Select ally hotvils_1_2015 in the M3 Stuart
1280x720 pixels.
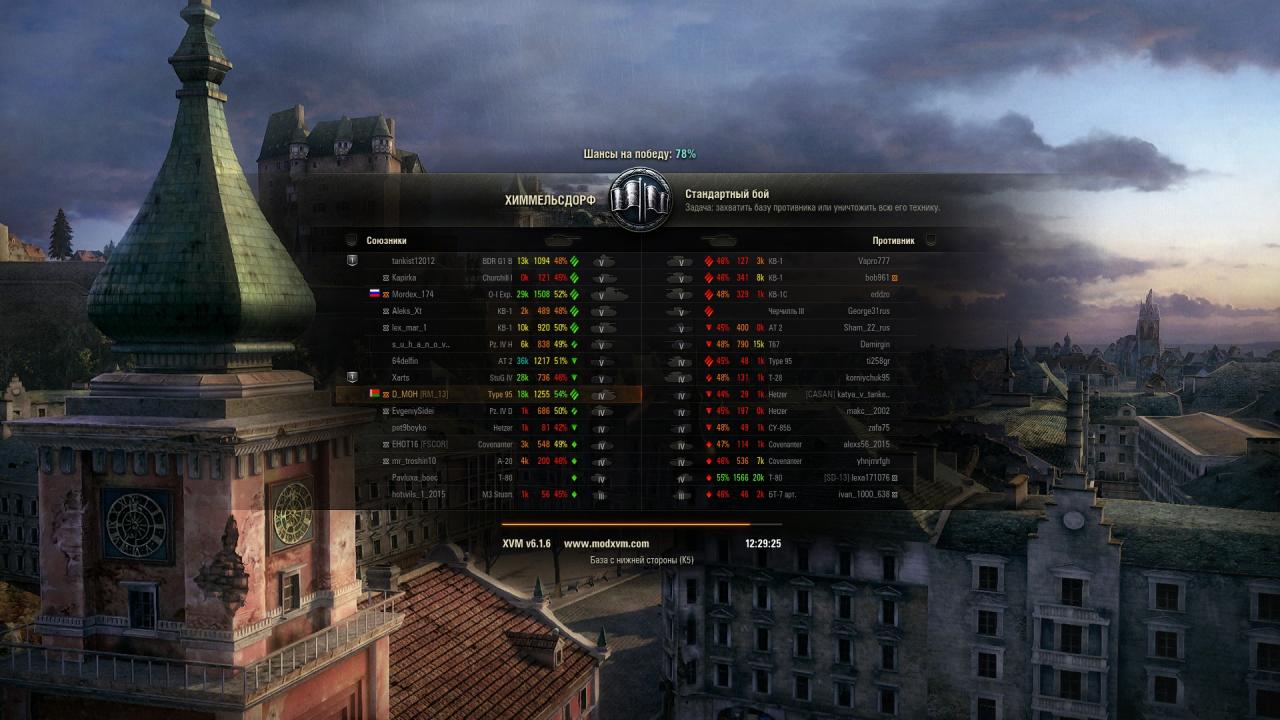(419, 494)
